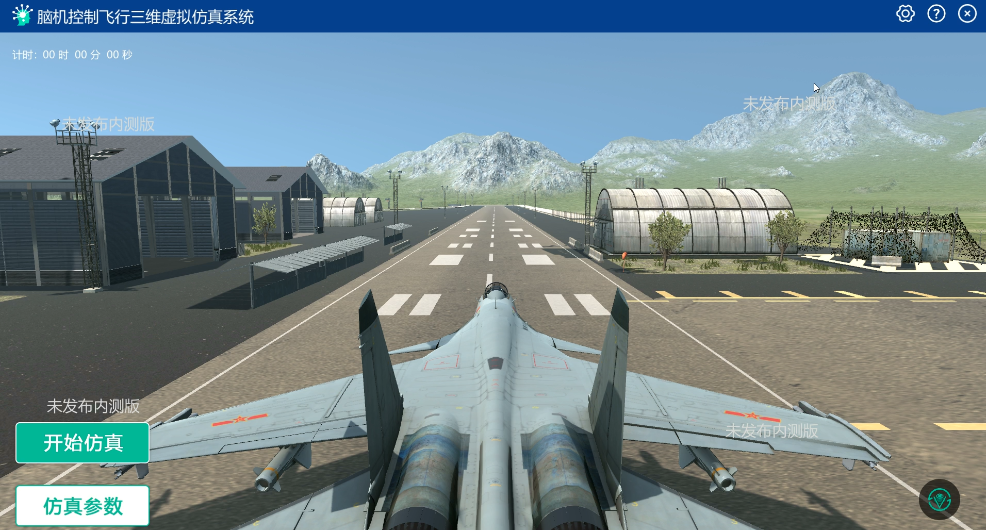Open the gear settings icon
This screenshot has width=986, height=530.
905,14
